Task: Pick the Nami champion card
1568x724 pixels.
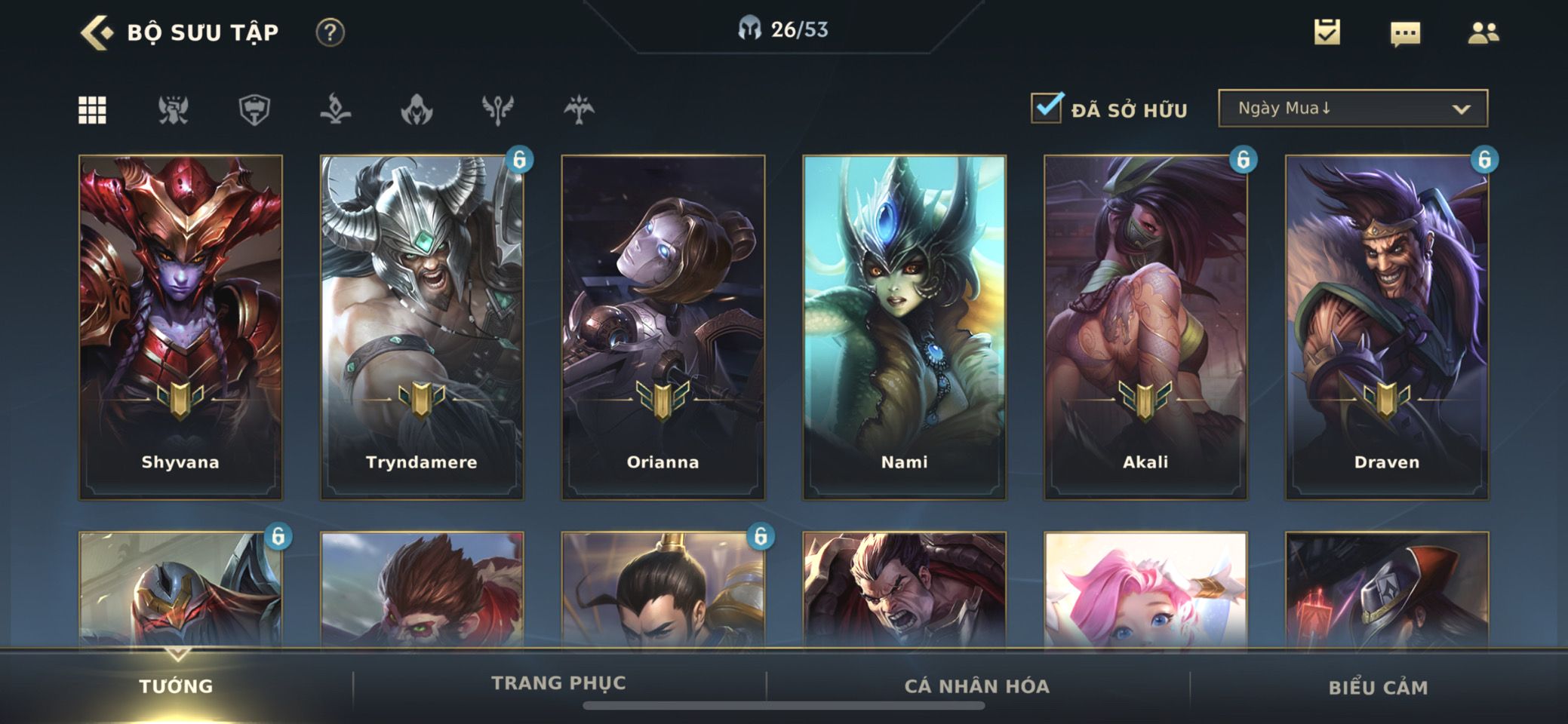Action: pos(904,327)
